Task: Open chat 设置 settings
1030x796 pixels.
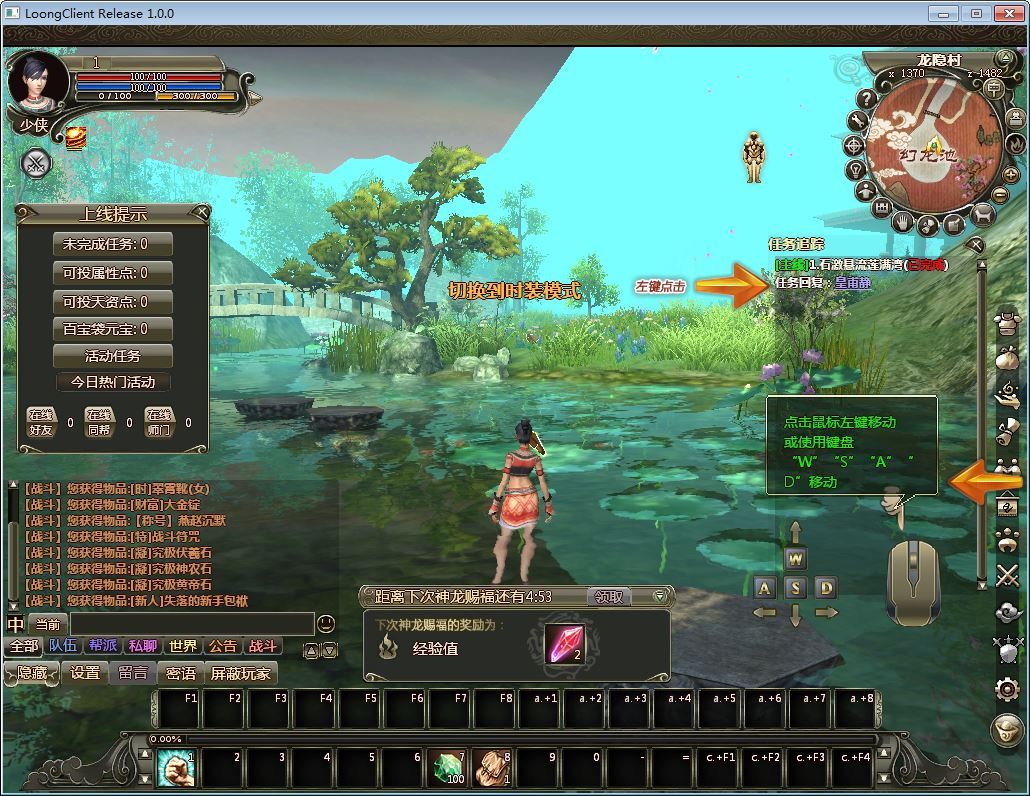Action: [85, 673]
